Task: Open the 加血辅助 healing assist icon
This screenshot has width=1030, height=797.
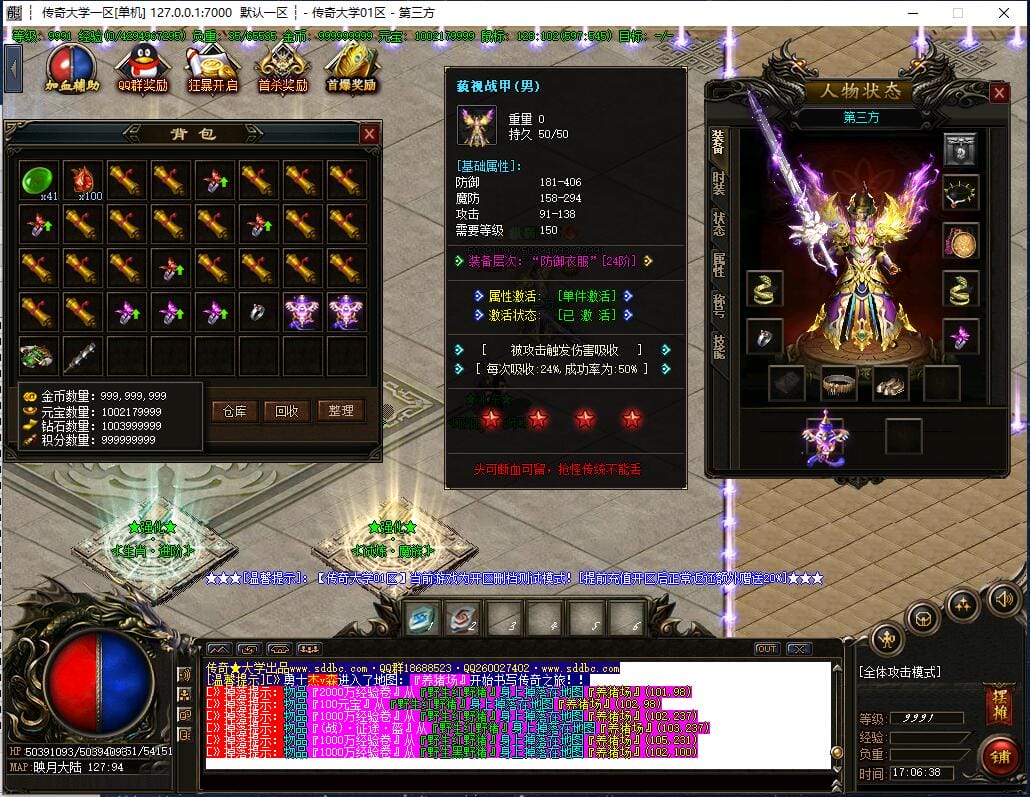Action: 72,67
